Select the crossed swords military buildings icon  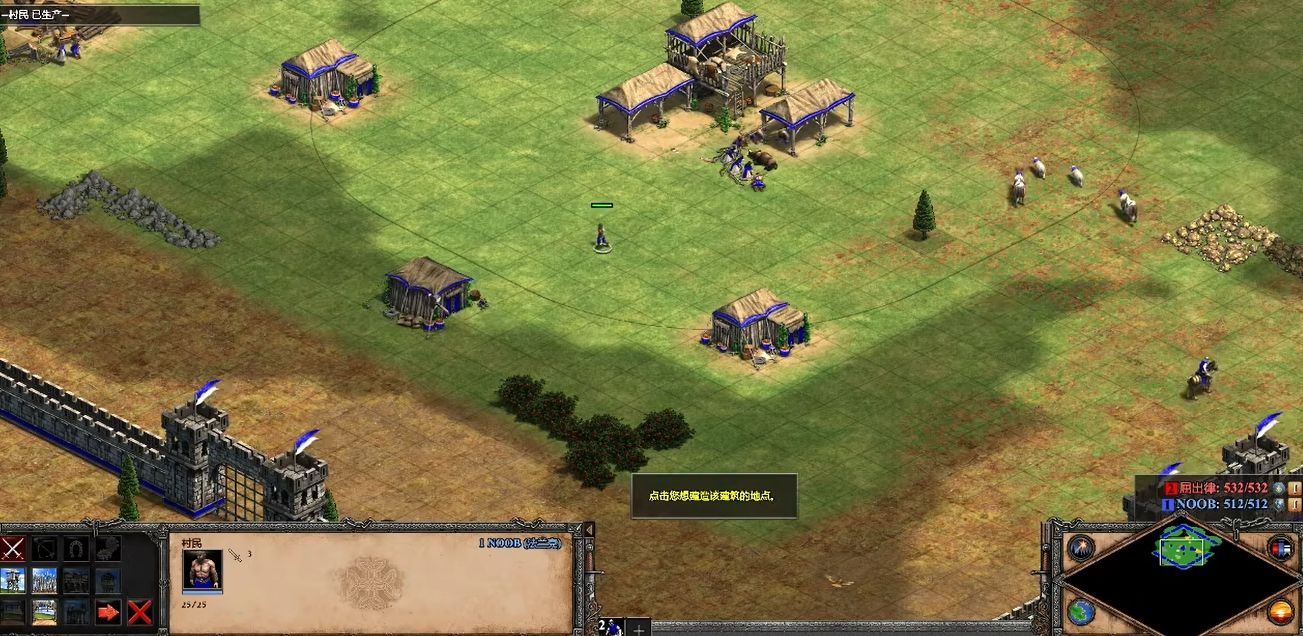13,548
